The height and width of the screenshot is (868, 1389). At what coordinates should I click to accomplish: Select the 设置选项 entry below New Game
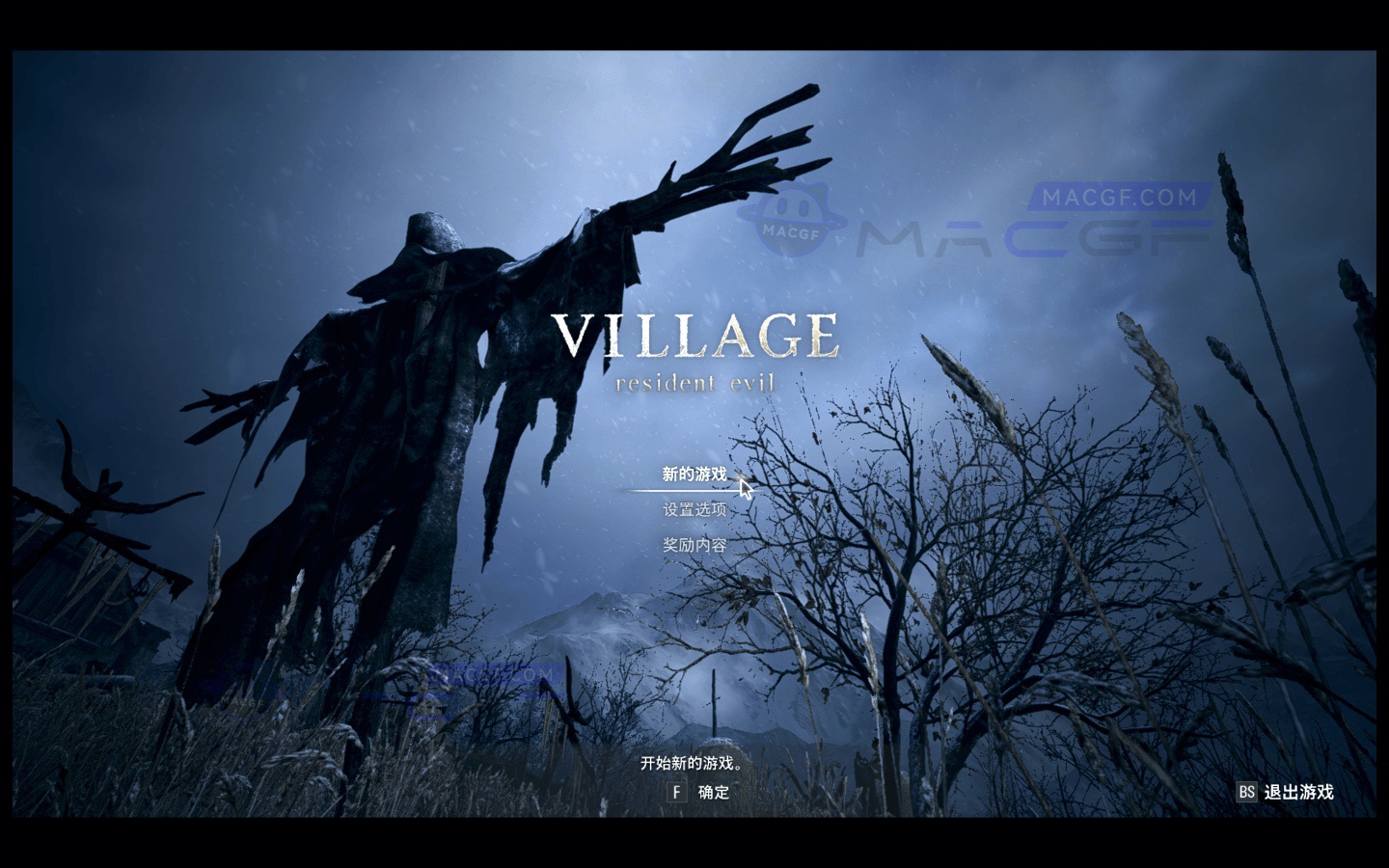tap(693, 509)
